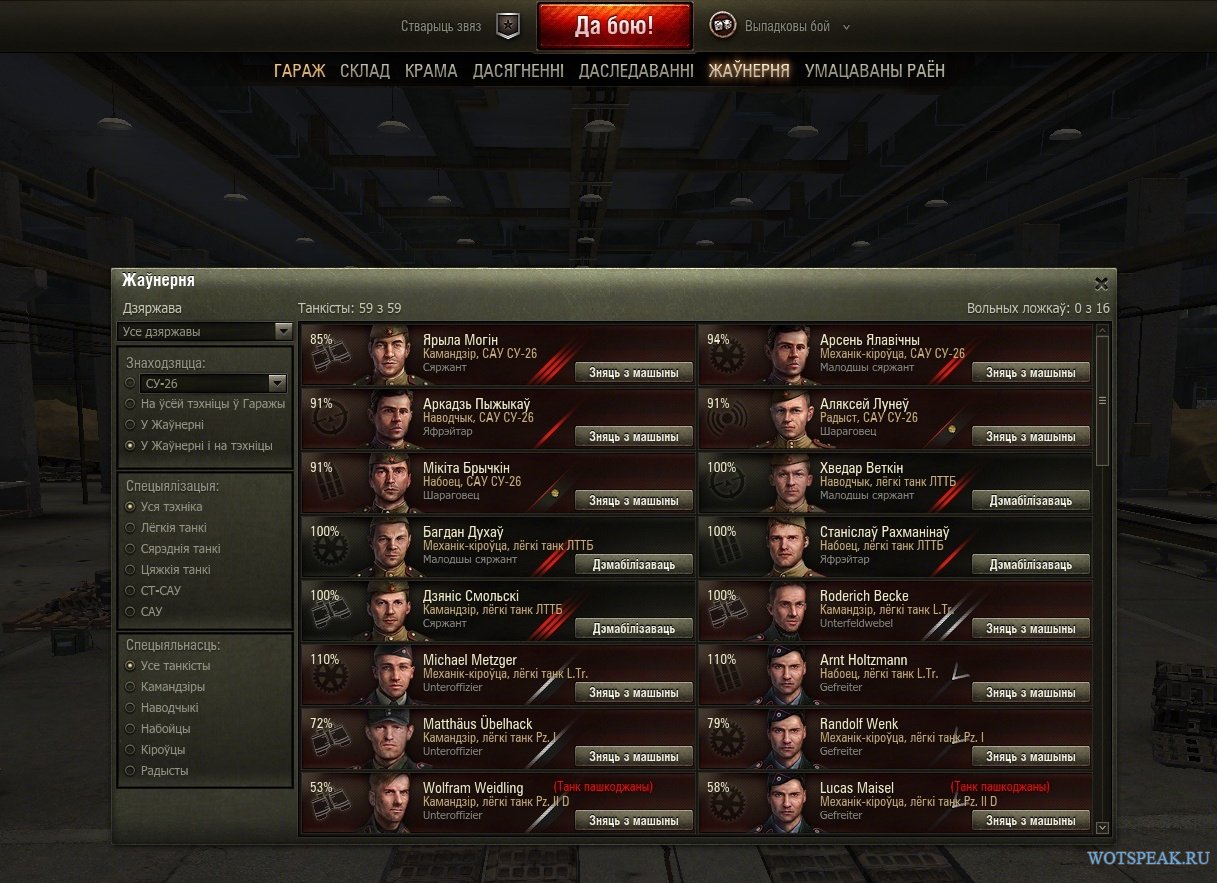Click the crew list scroll-down arrow
The height and width of the screenshot is (883, 1217).
pos(1102,827)
